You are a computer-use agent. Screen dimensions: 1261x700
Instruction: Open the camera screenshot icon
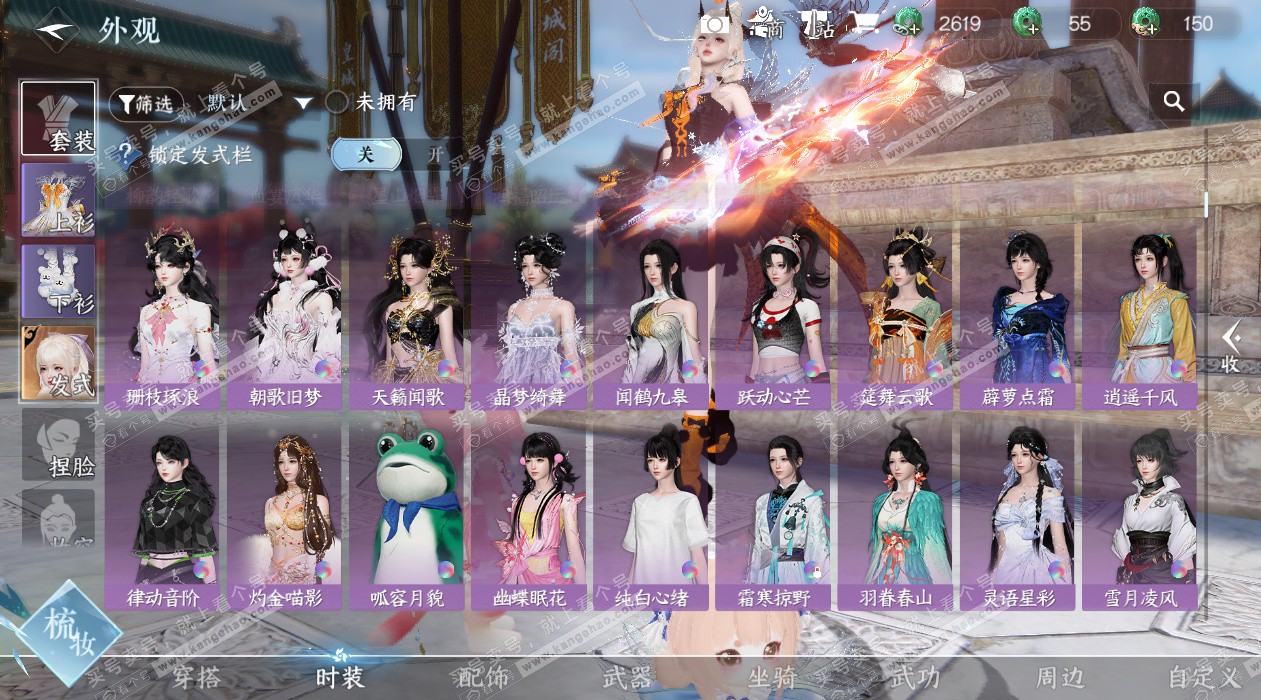click(x=715, y=24)
